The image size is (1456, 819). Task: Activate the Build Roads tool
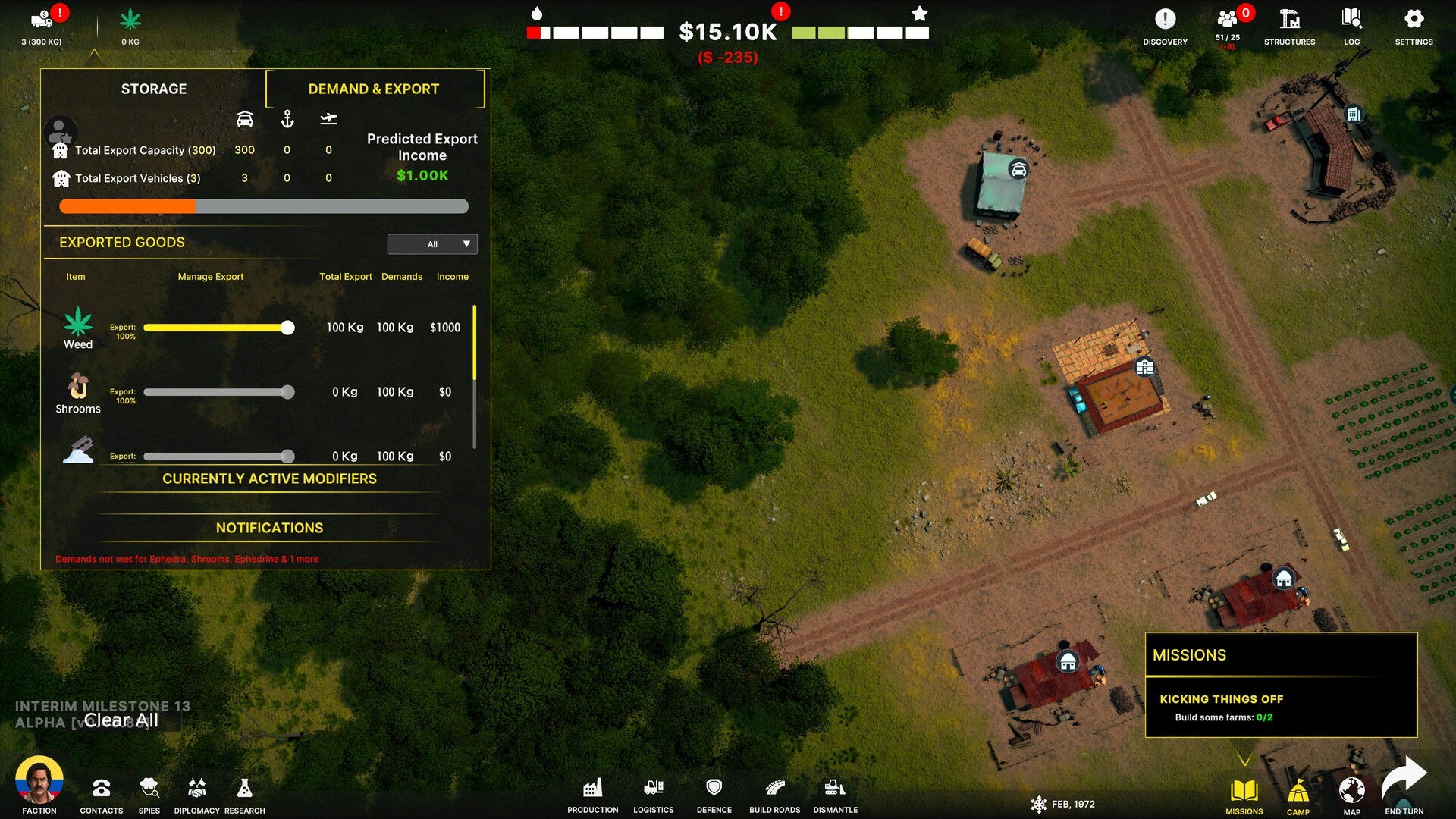(x=774, y=794)
